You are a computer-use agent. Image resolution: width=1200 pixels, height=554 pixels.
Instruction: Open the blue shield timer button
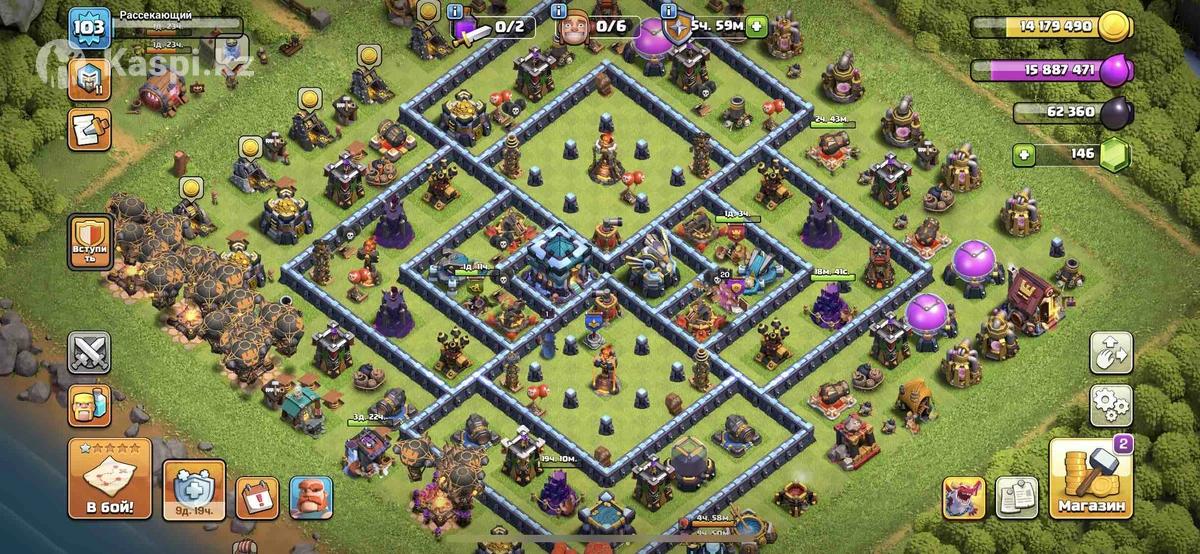click(x=187, y=490)
